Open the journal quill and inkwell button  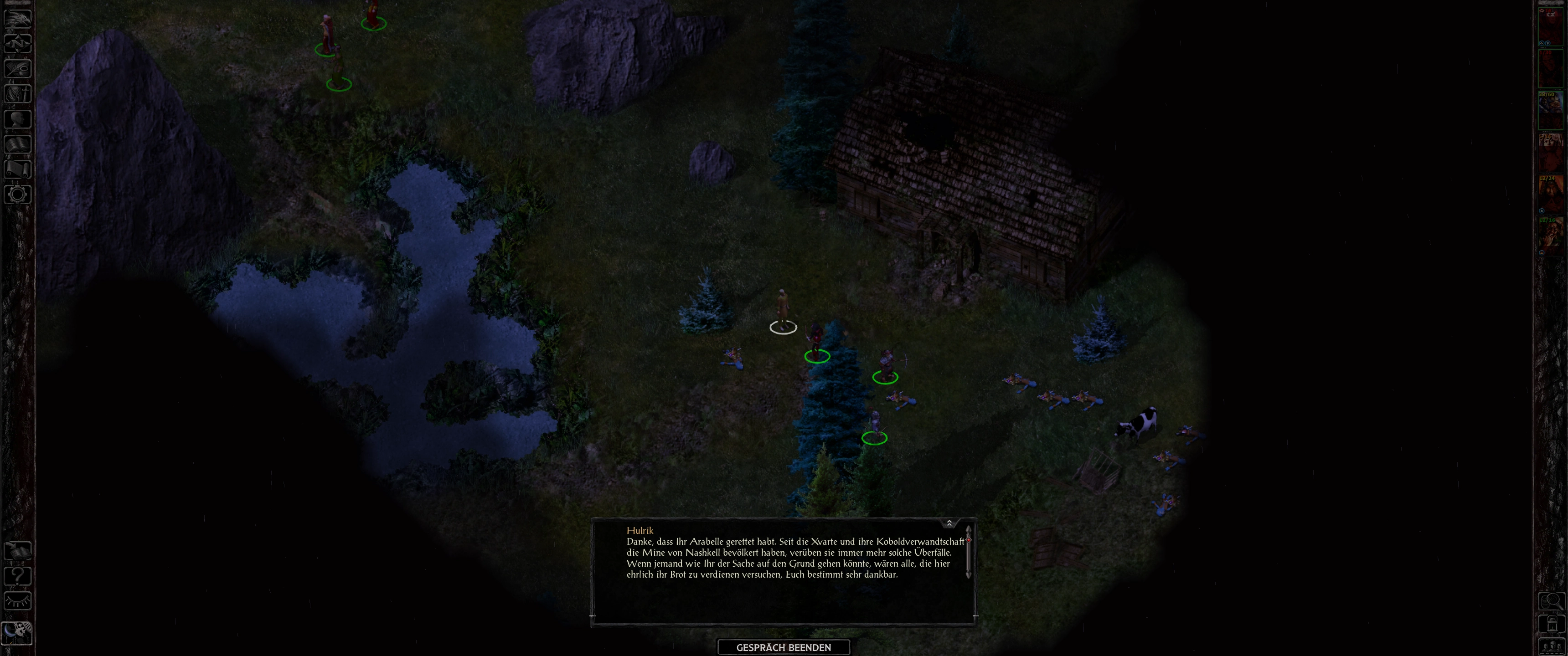pos(18,68)
